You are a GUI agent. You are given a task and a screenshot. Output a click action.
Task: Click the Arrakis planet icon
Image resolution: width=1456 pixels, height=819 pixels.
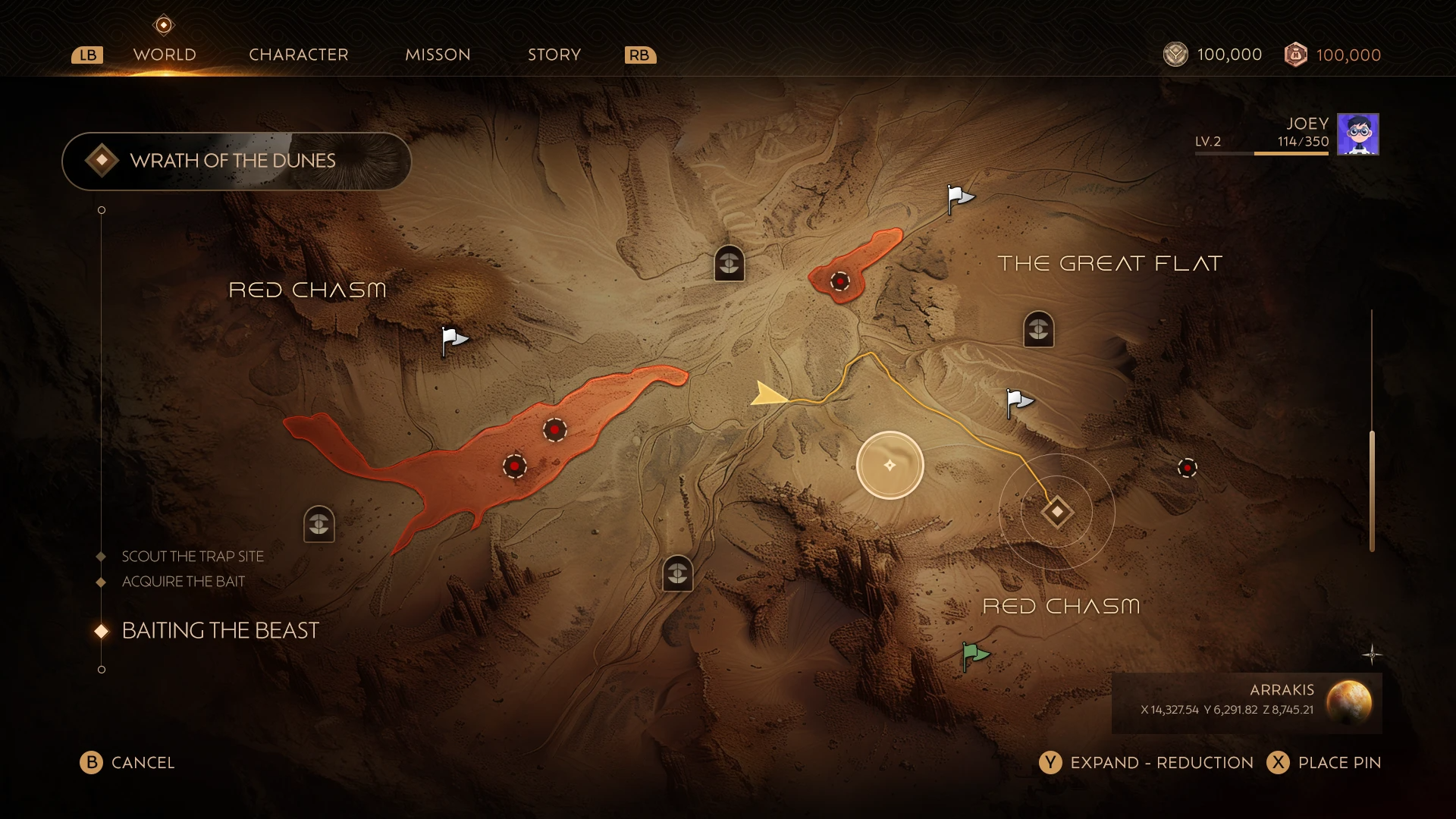(1348, 701)
